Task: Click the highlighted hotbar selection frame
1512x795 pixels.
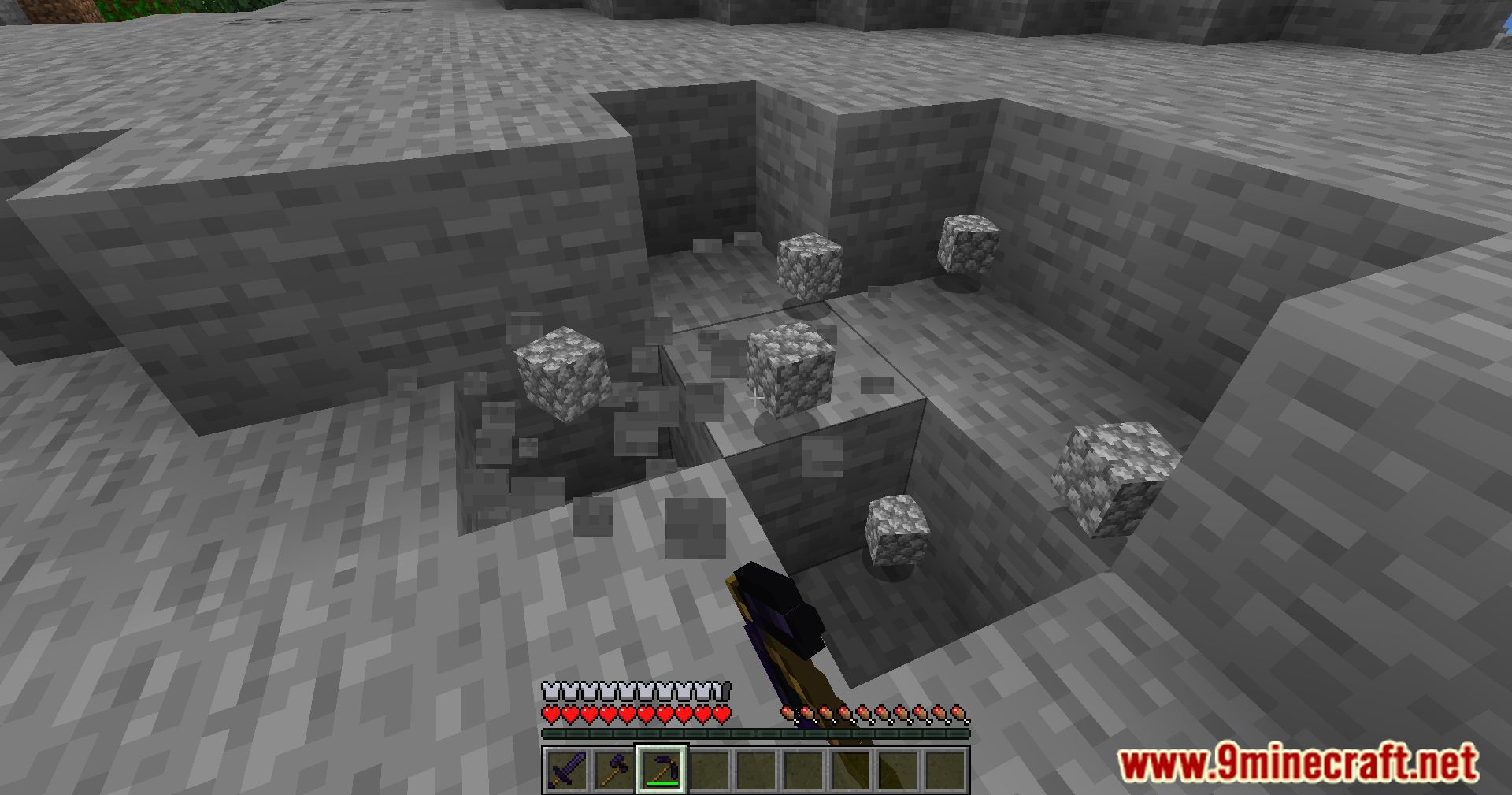Action: (662, 769)
